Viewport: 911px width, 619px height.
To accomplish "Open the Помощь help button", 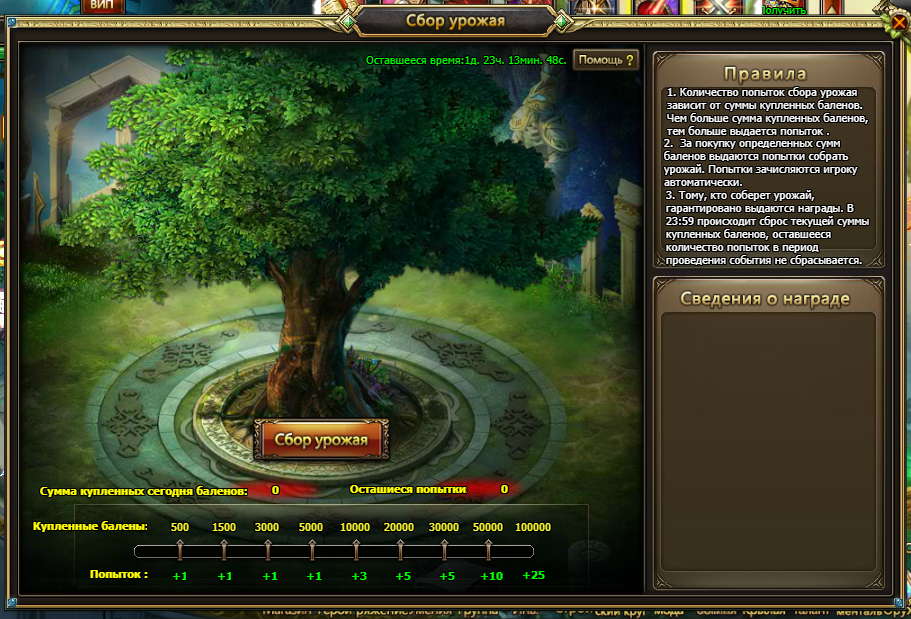I will click(606, 60).
